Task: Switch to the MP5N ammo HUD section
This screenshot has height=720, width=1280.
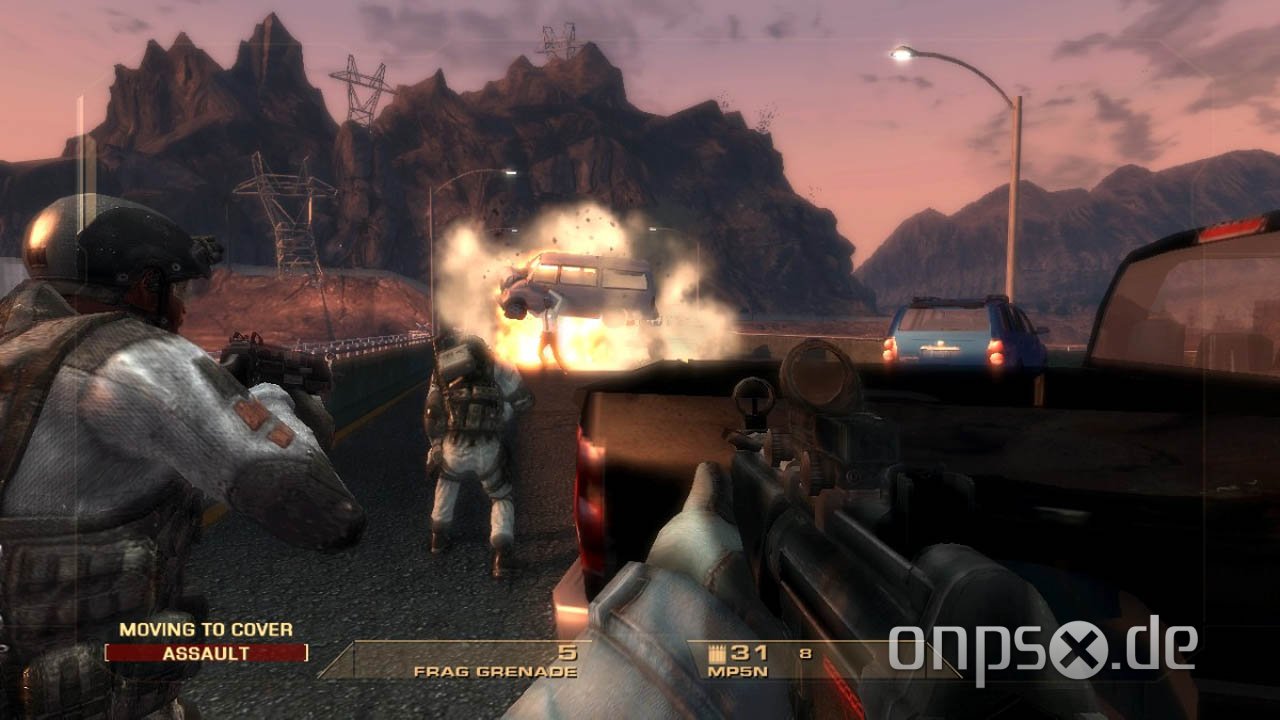Action: (x=750, y=660)
